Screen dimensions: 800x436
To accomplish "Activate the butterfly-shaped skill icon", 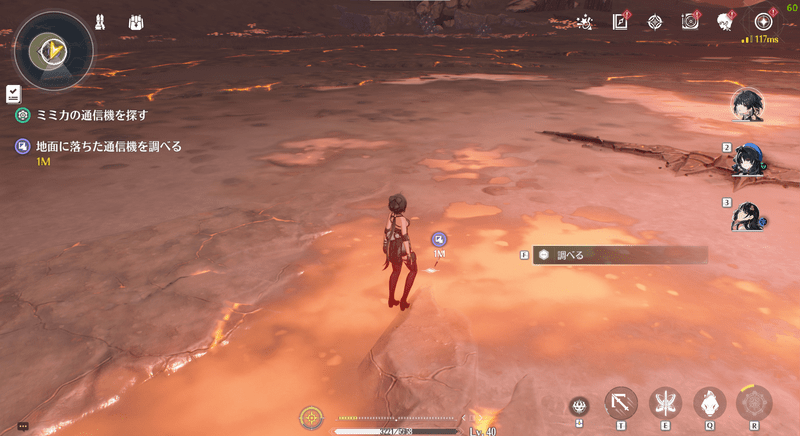I will [x=665, y=402].
